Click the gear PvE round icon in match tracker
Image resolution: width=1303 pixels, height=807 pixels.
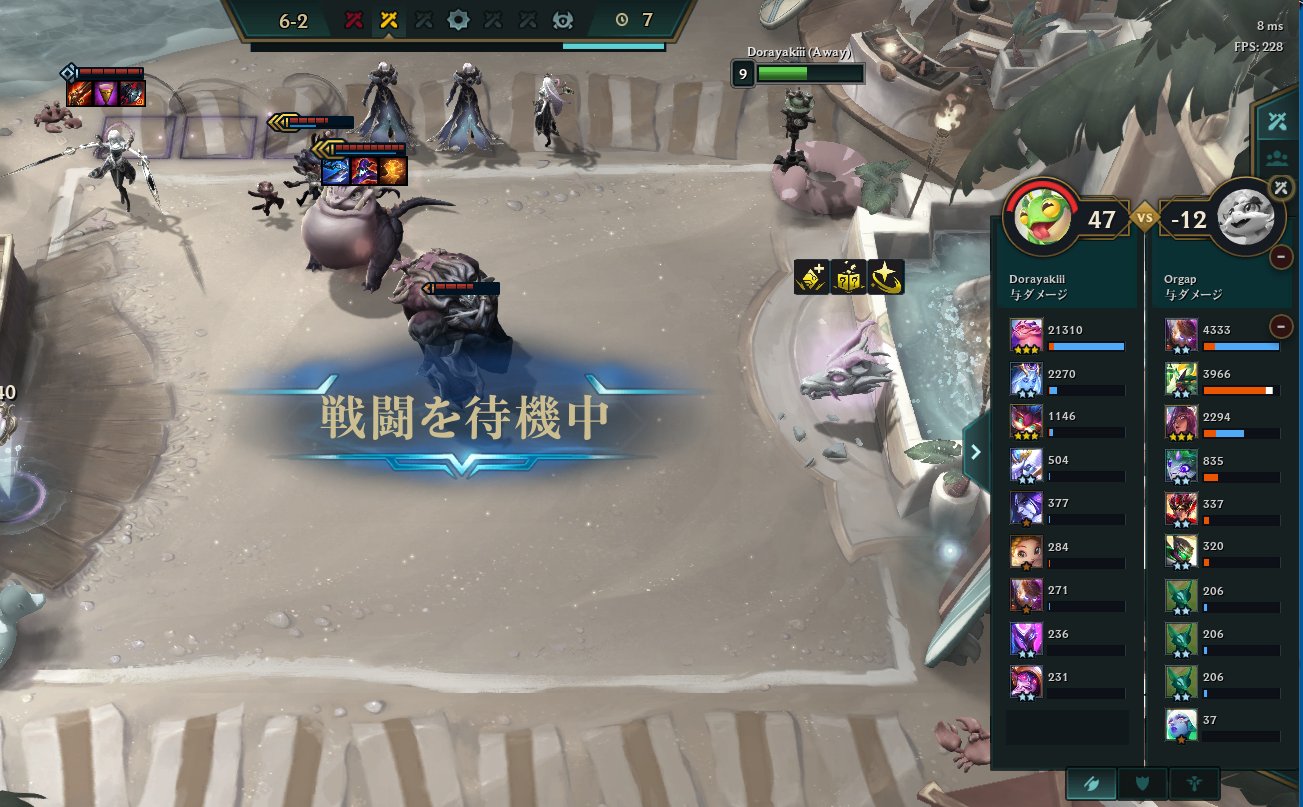click(x=458, y=18)
